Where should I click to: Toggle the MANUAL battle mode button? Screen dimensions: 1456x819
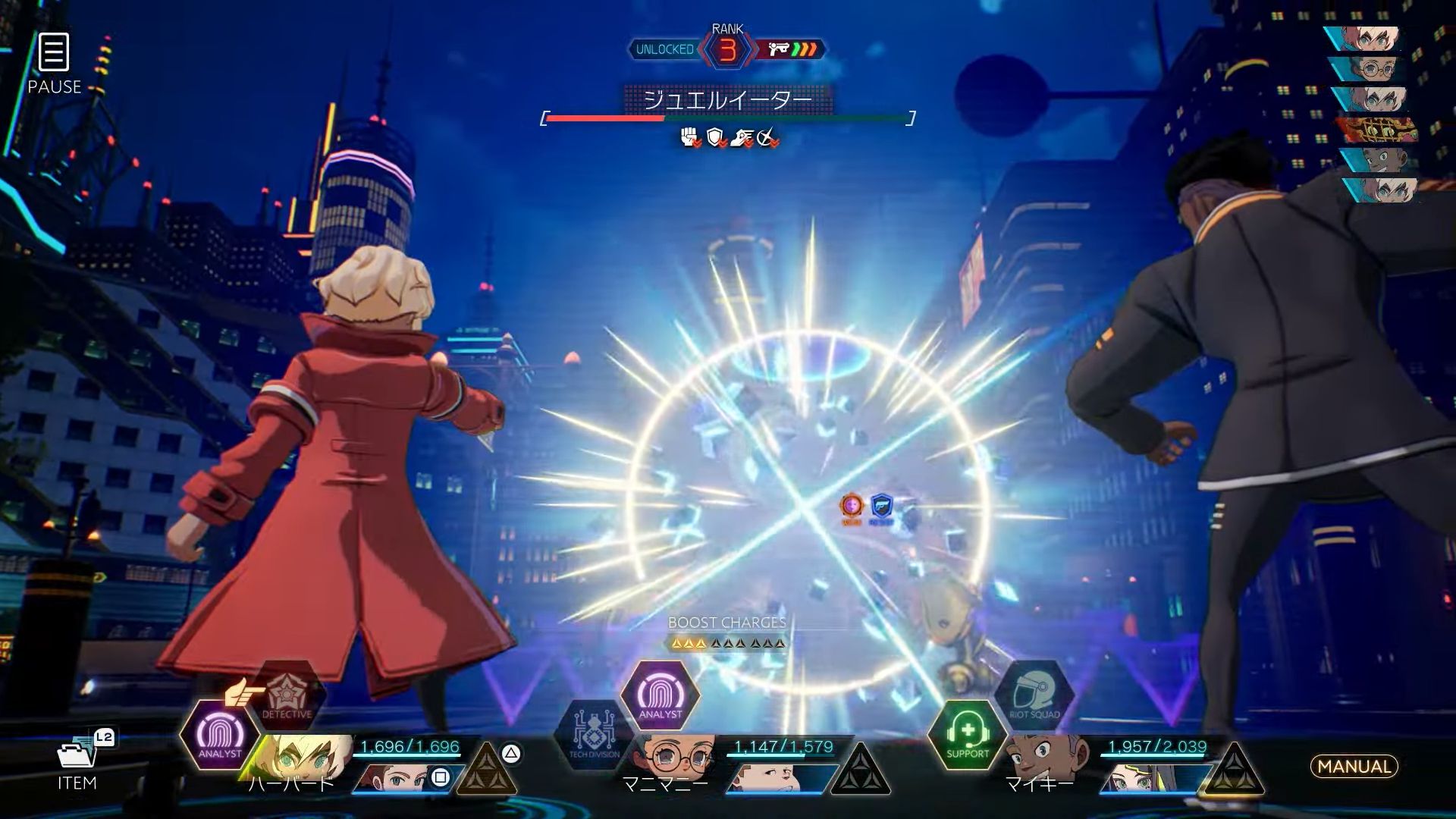[1354, 767]
